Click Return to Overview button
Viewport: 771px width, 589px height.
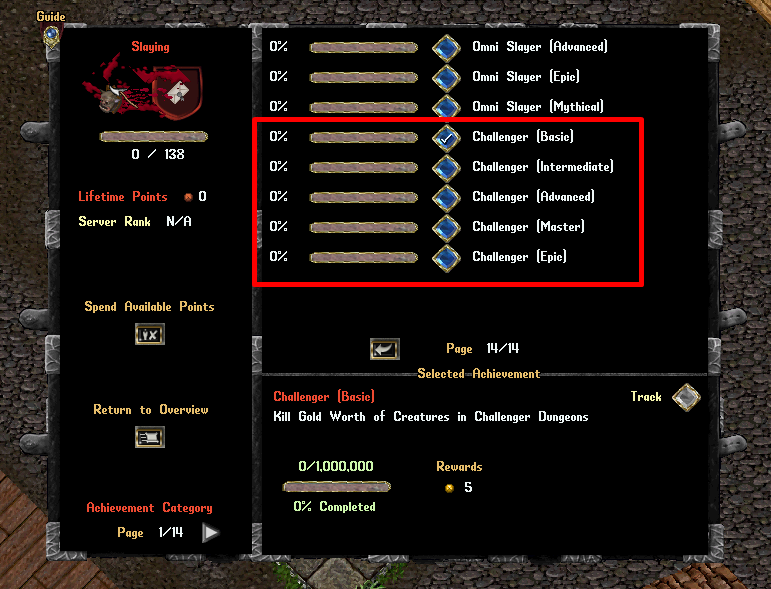pyautogui.click(x=149, y=437)
